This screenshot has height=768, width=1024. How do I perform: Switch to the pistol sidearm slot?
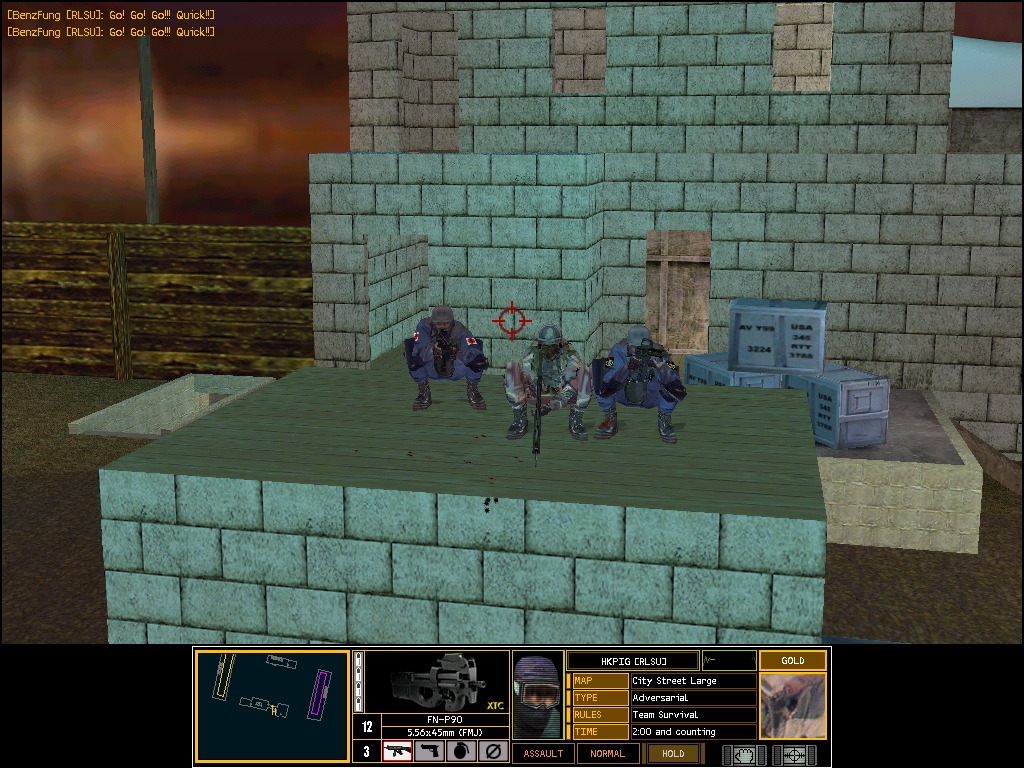tap(429, 752)
